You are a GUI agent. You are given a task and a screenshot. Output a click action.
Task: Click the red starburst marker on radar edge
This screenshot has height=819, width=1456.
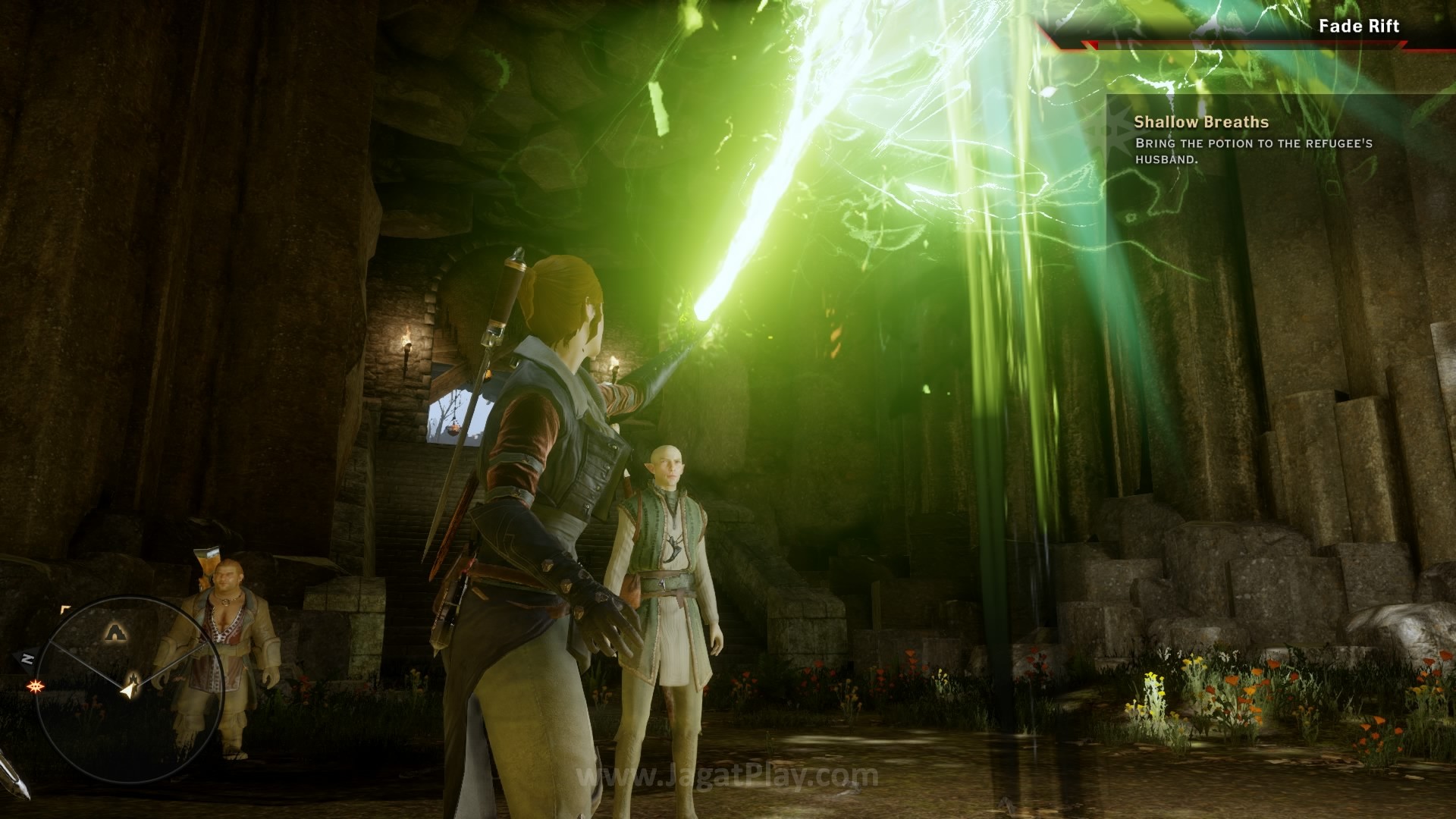click(34, 686)
